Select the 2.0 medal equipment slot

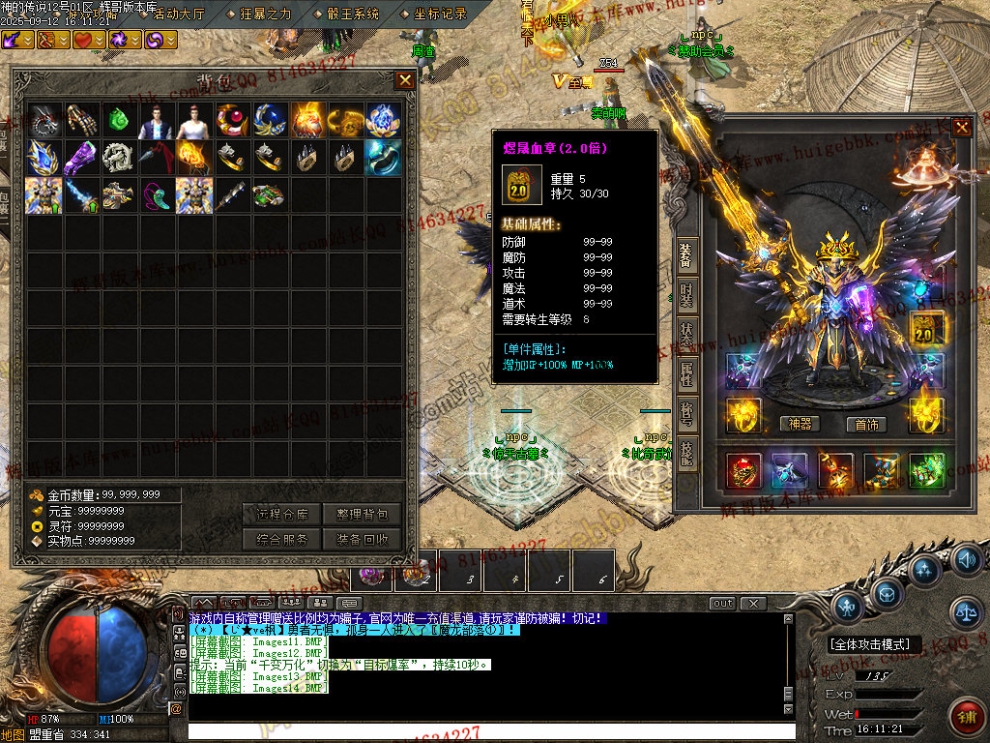point(926,330)
